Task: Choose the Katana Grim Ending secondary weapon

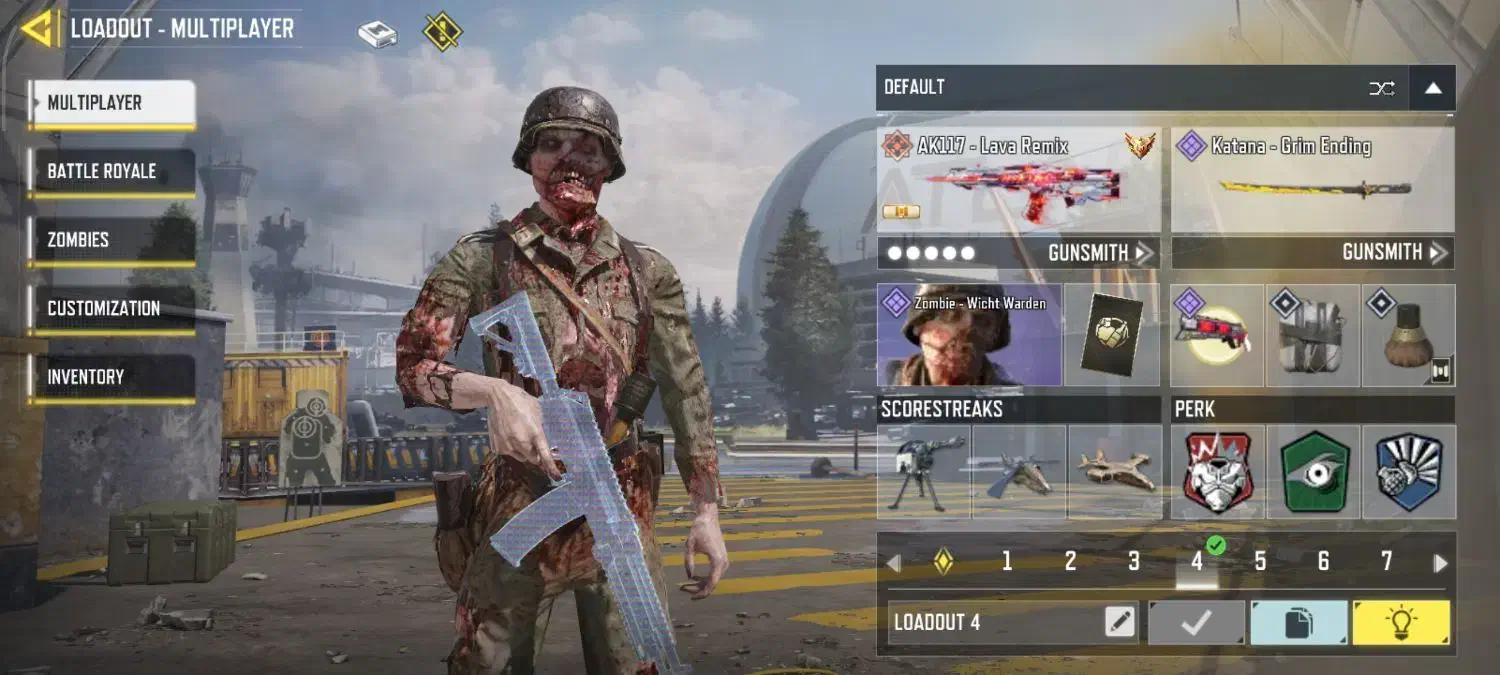Action: coord(1312,180)
